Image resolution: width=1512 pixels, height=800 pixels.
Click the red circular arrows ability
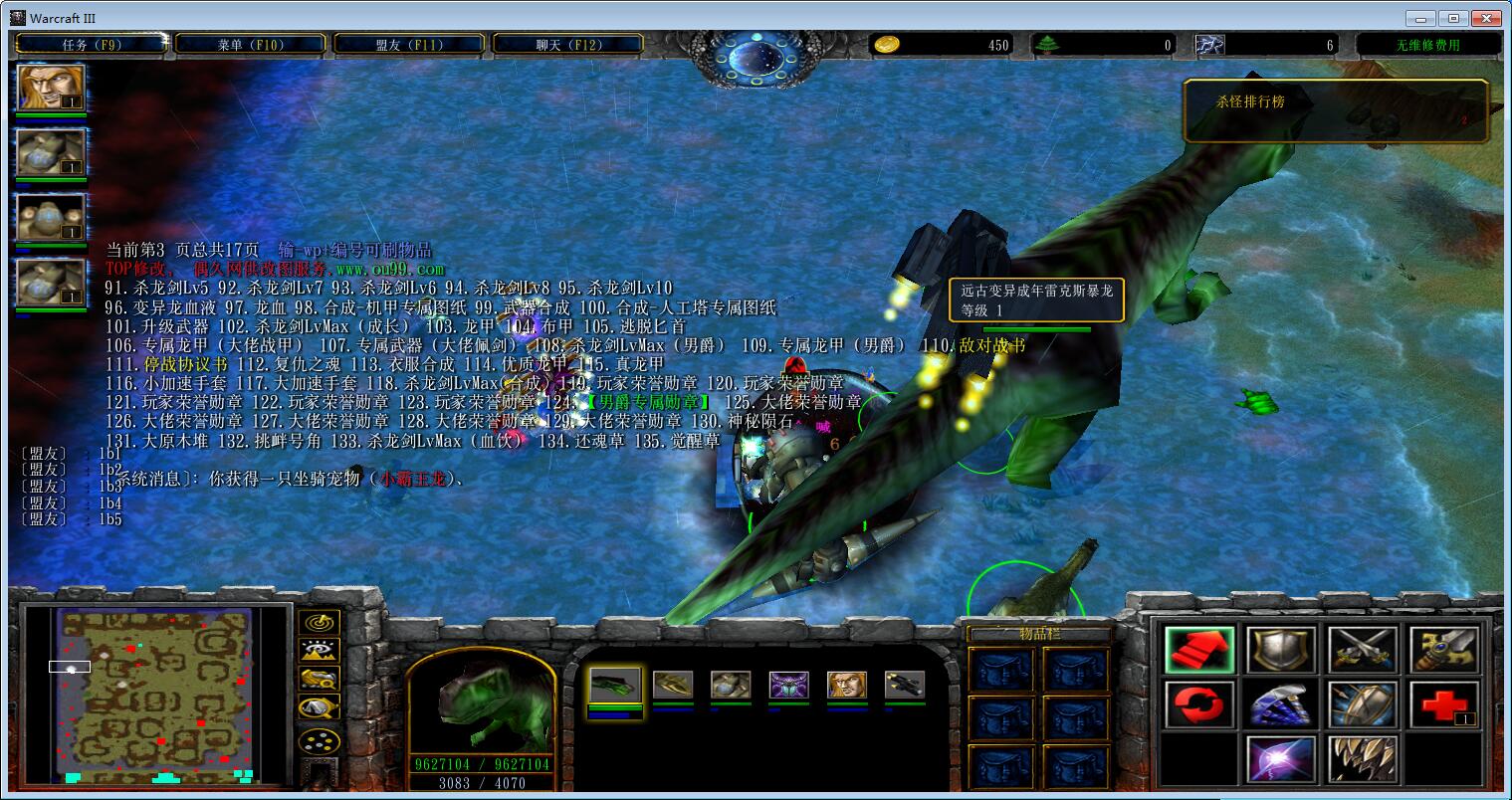click(x=1199, y=704)
